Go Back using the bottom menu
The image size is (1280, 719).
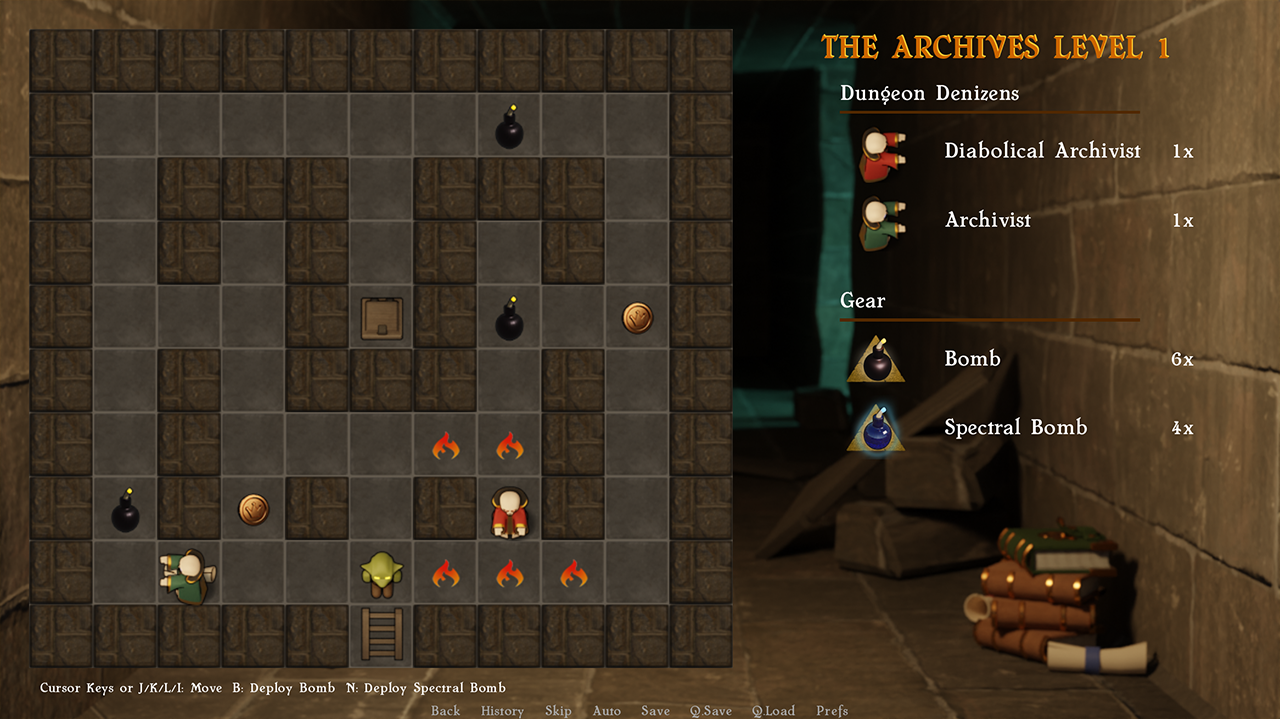(445, 711)
